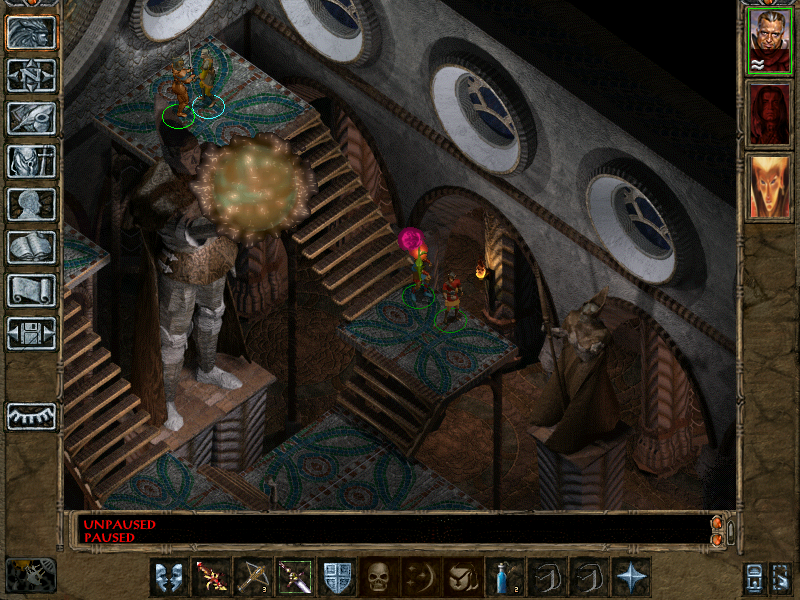Open the journal with the quill icon
Screen dimensions: 800x600
[31, 118]
